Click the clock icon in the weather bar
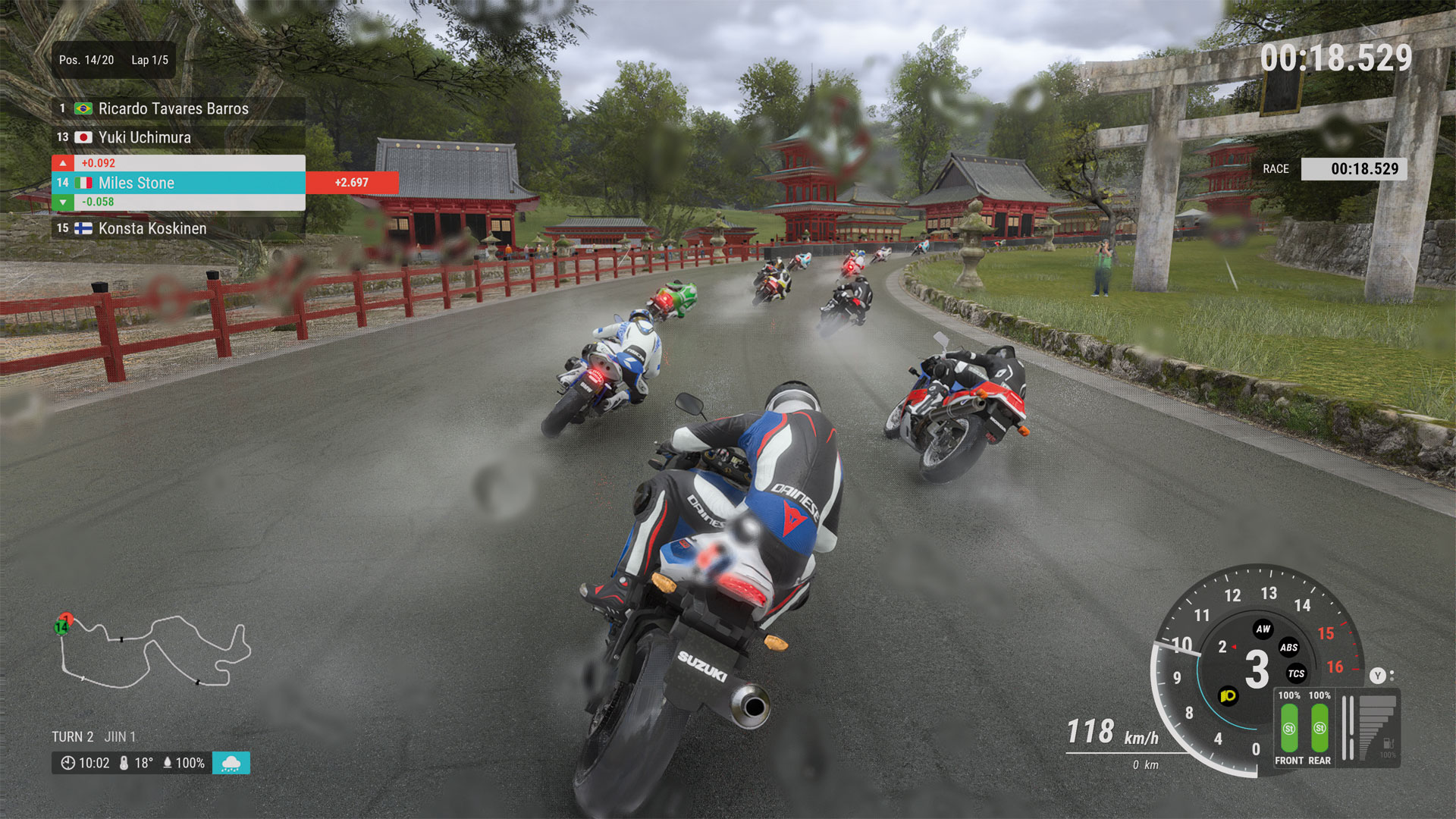This screenshot has width=1456, height=819. click(70, 764)
